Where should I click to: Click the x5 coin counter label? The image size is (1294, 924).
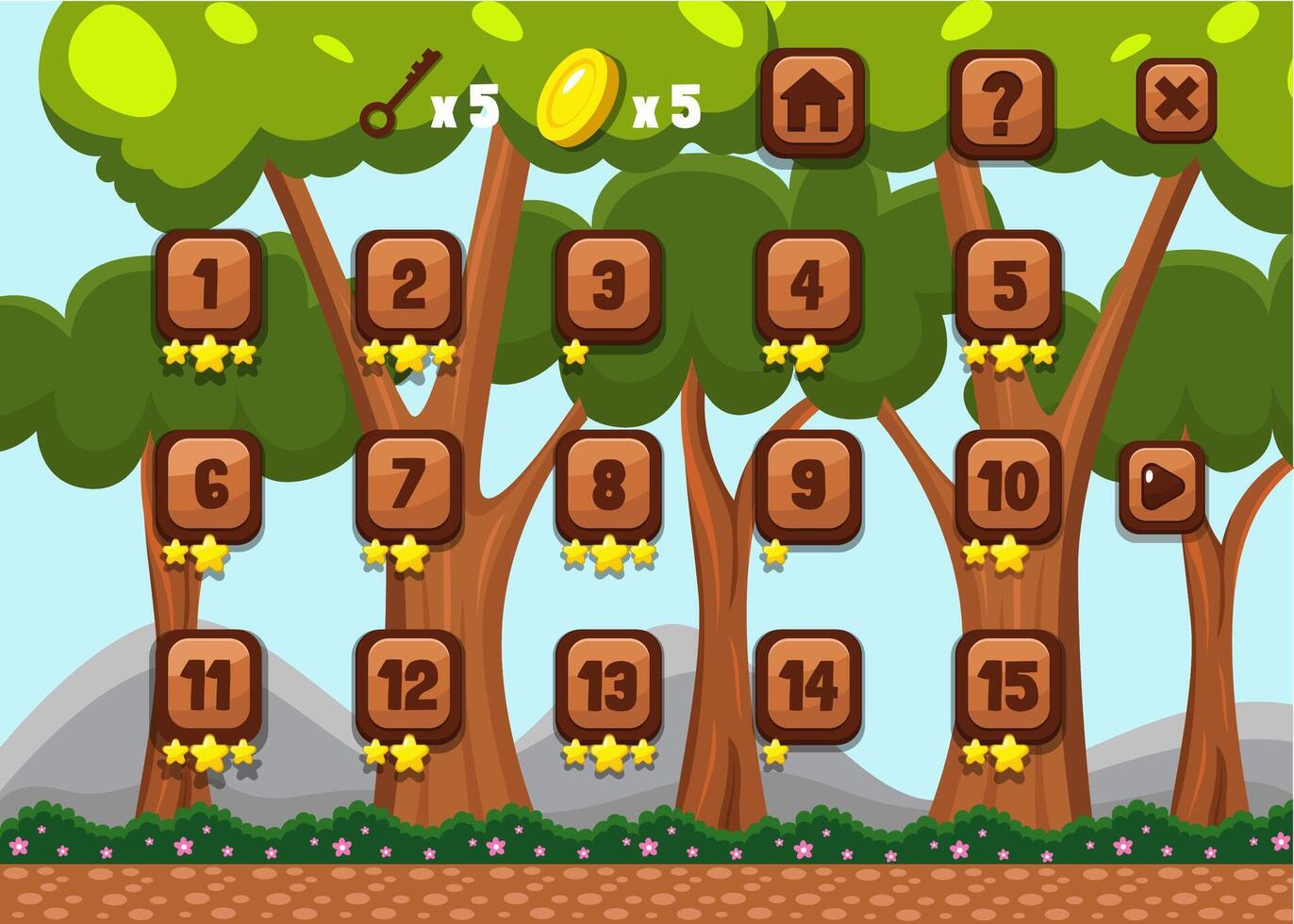(x=666, y=107)
